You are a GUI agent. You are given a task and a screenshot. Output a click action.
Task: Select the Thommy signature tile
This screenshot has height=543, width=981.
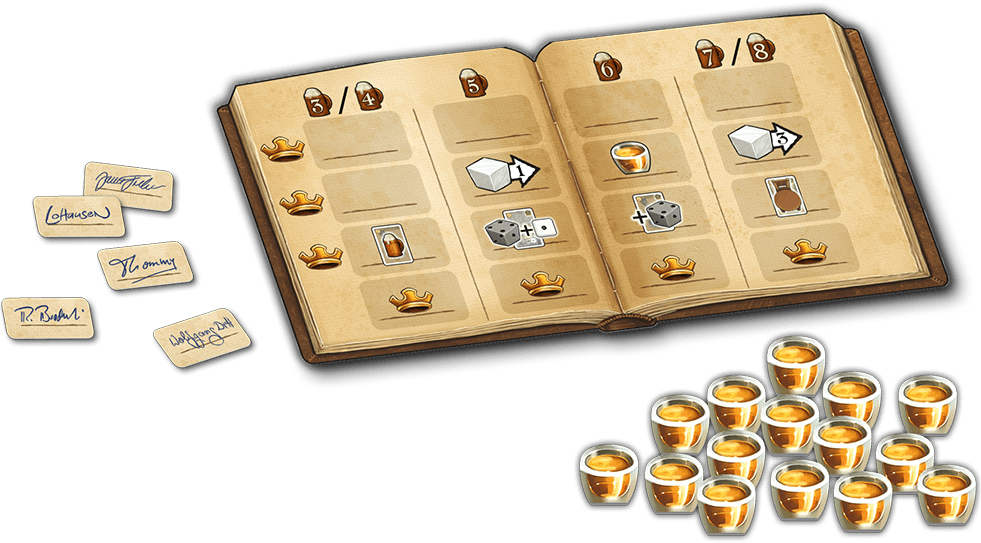pyautogui.click(x=143, y=263)
